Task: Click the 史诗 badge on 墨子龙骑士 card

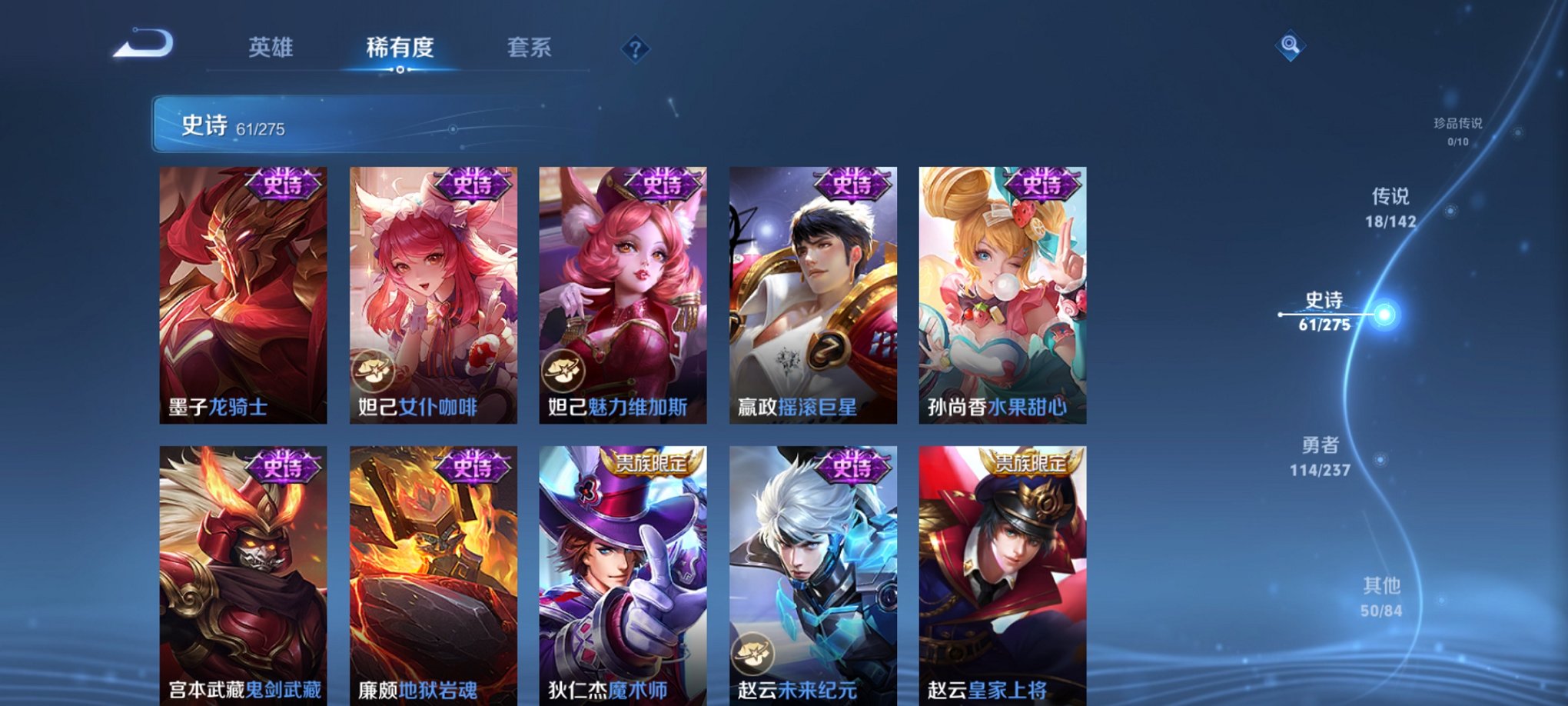Action: (278, 185)
